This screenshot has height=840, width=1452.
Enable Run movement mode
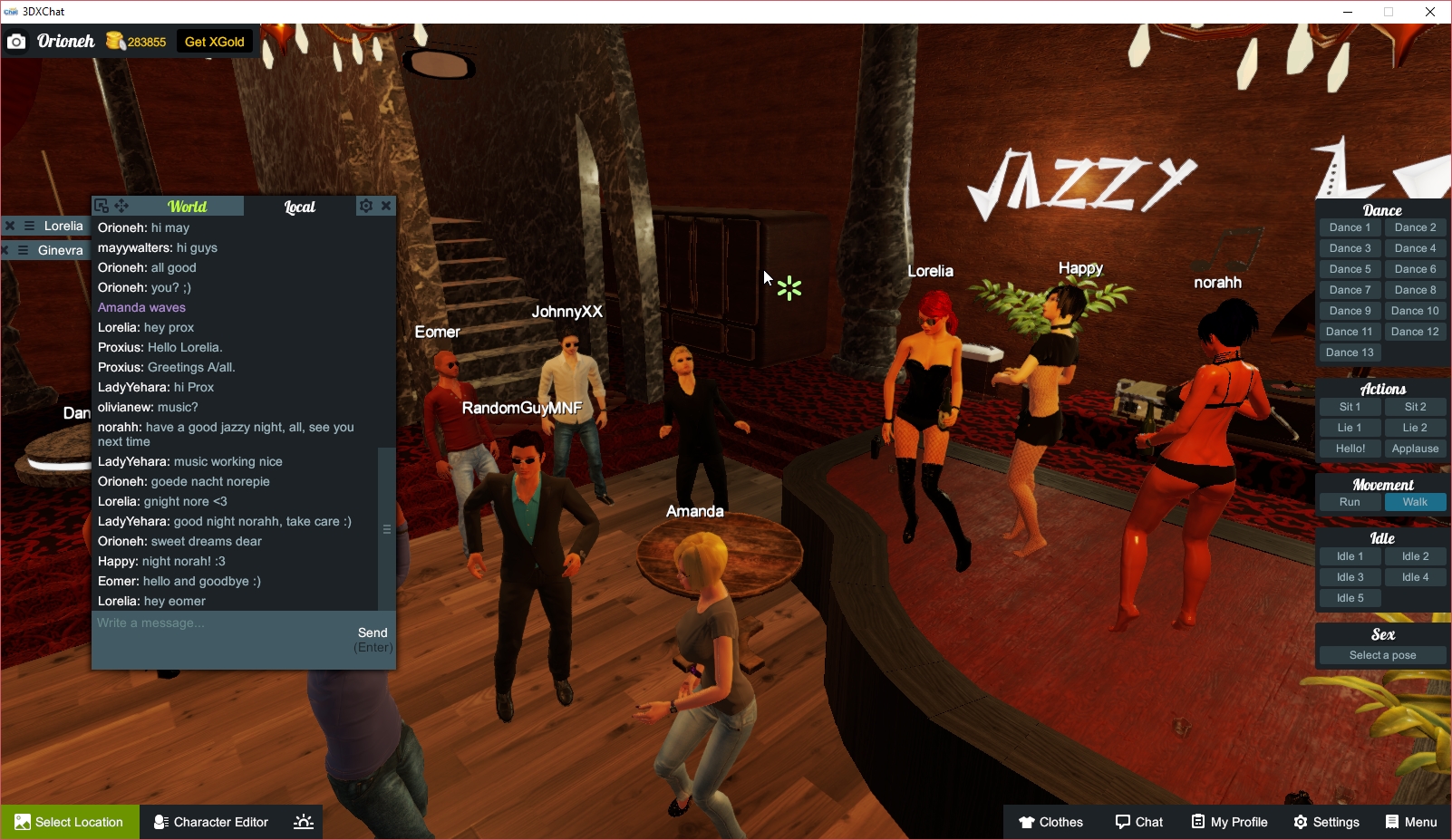tap(1349, 501)
